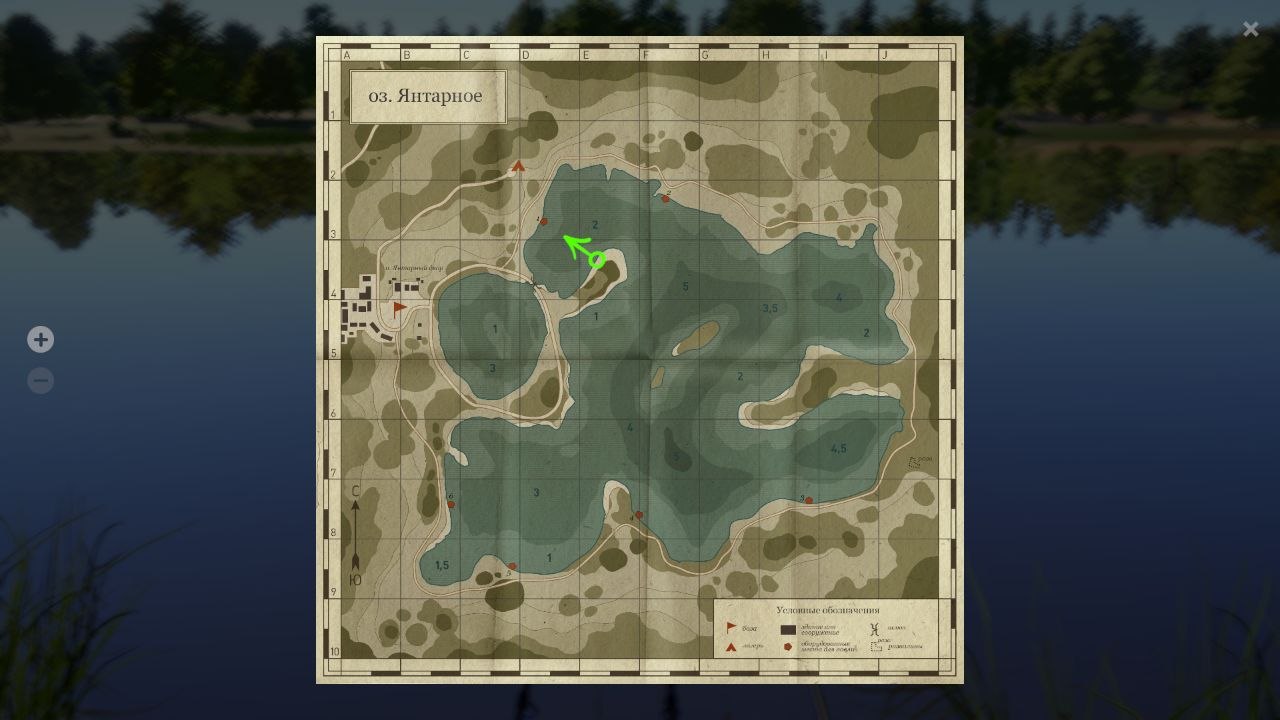Zoom out using the minus button
1280x720 pixels.
[40, 380]
